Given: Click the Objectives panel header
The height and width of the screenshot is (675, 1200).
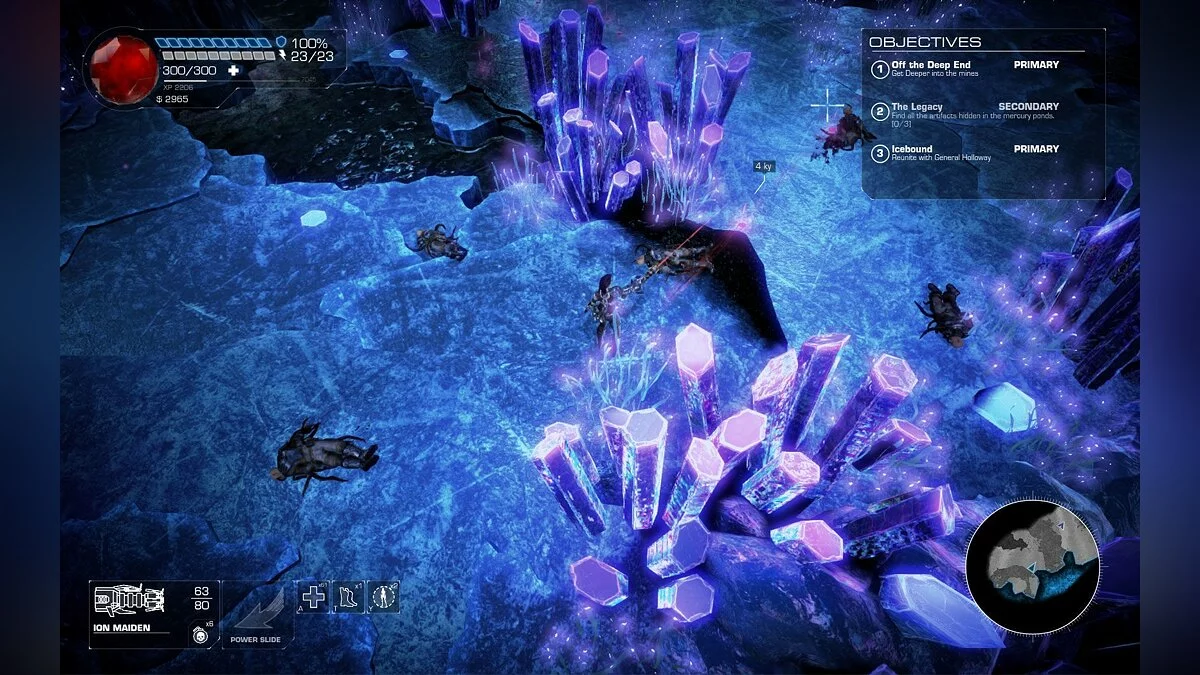Looking at the screenshot, I should point(925,42).
